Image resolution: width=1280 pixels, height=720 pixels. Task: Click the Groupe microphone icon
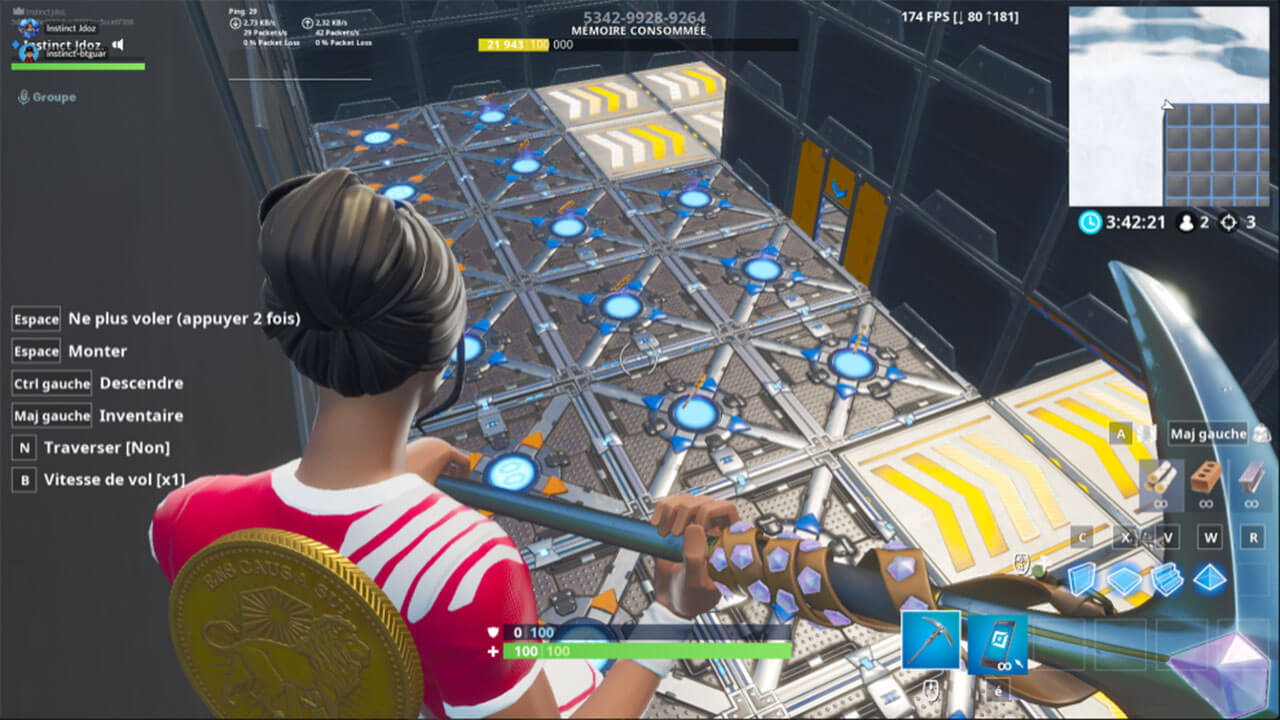[24, 96]
